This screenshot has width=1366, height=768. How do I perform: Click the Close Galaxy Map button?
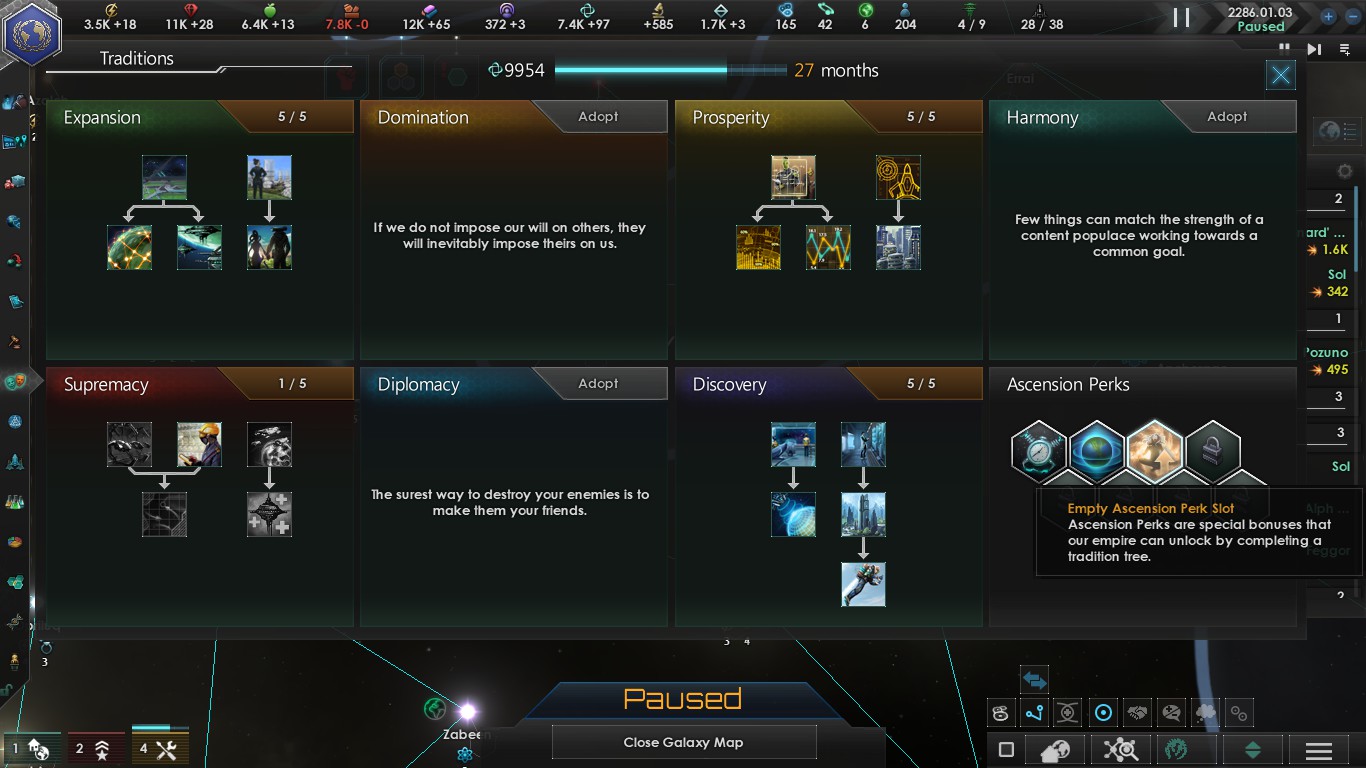[684, 742]
